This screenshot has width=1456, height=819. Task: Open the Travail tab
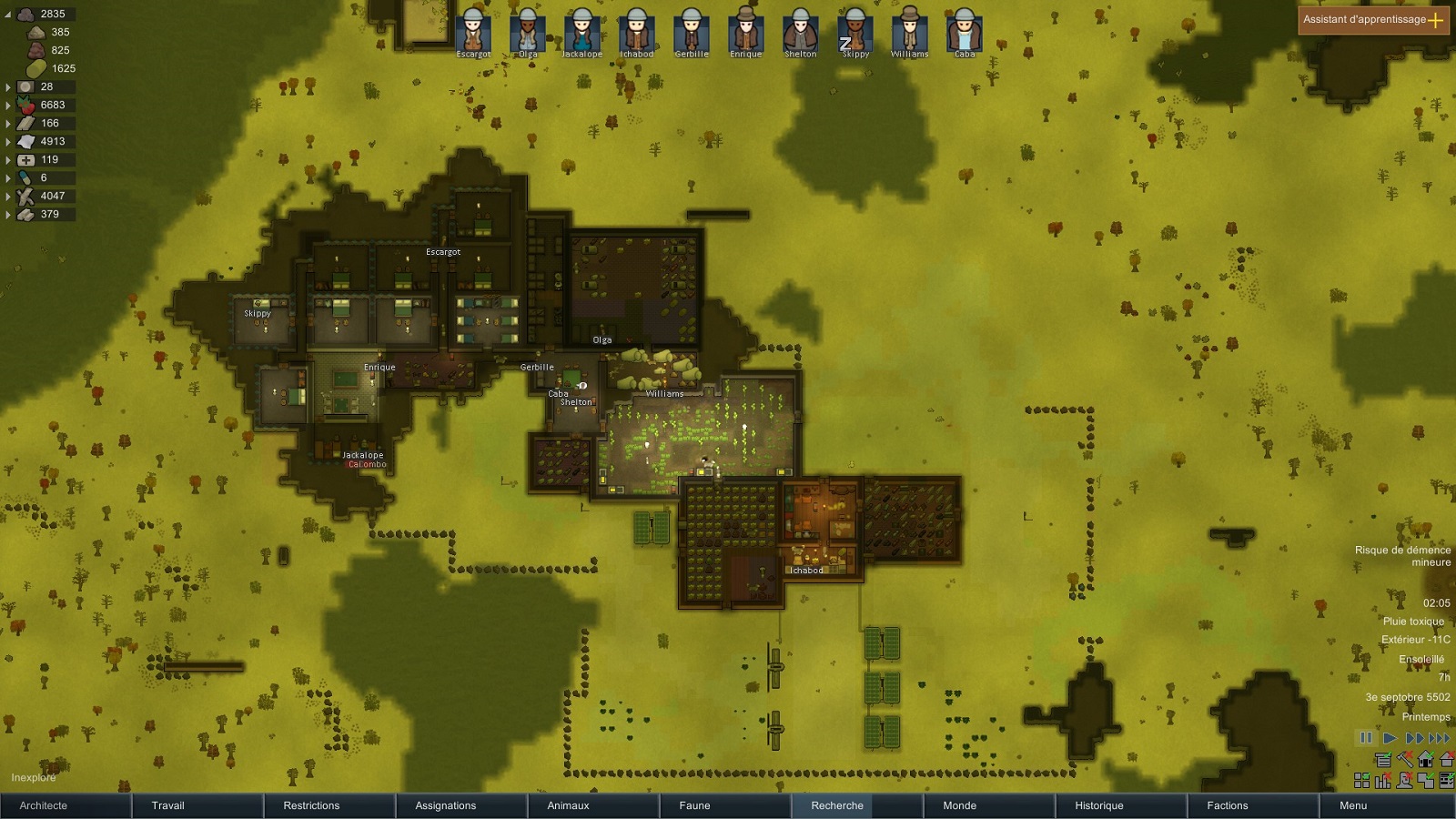pos(197,805)
